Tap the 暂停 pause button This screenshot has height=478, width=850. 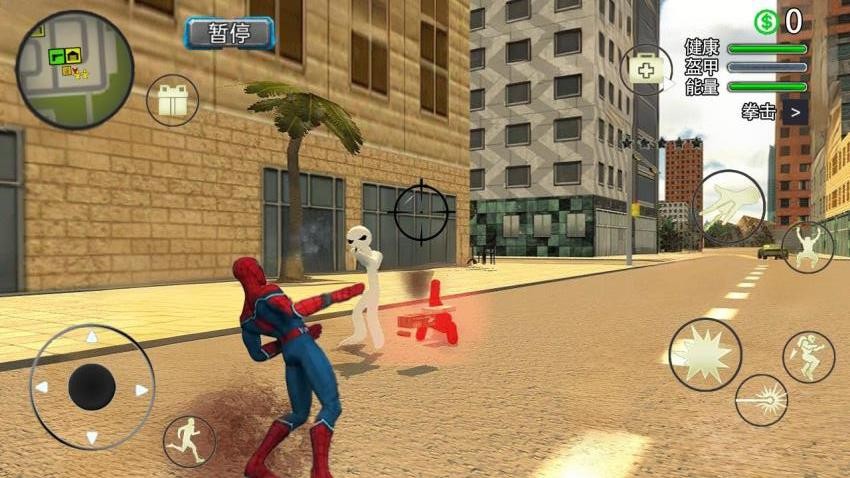(228, 33)
